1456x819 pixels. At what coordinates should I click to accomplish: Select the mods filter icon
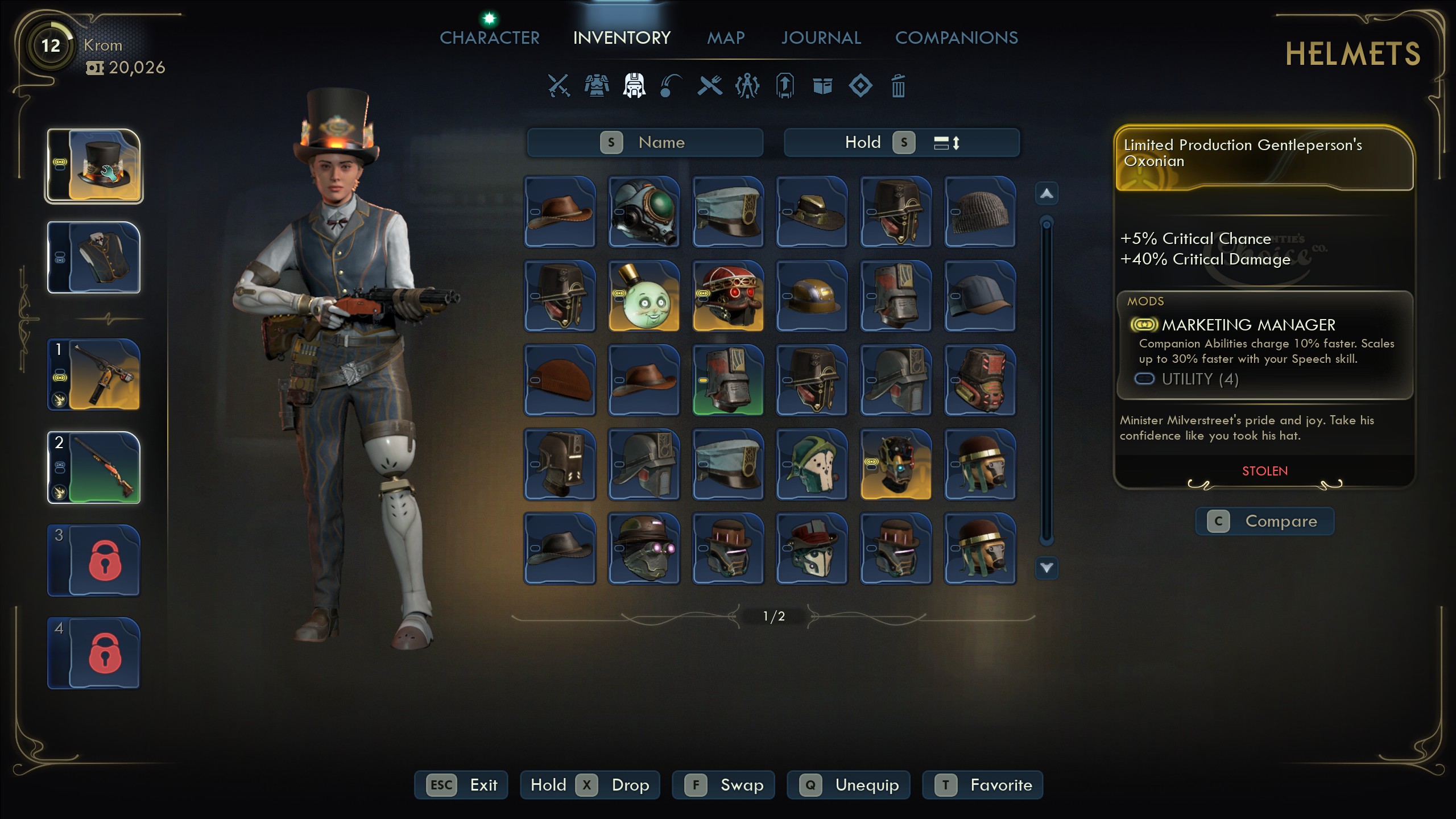tap(860, 86)
